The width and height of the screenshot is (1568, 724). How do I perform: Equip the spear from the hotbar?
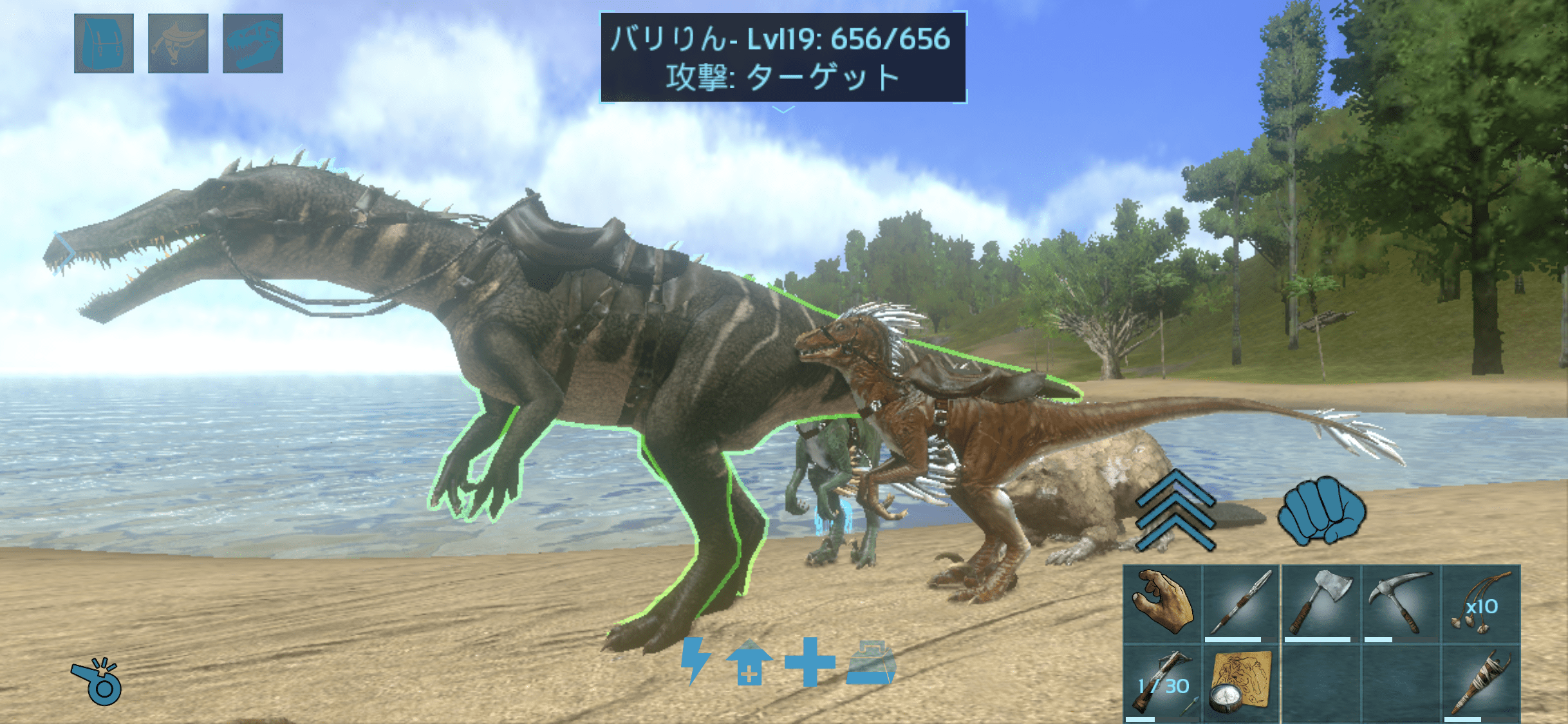[1241, 604]
